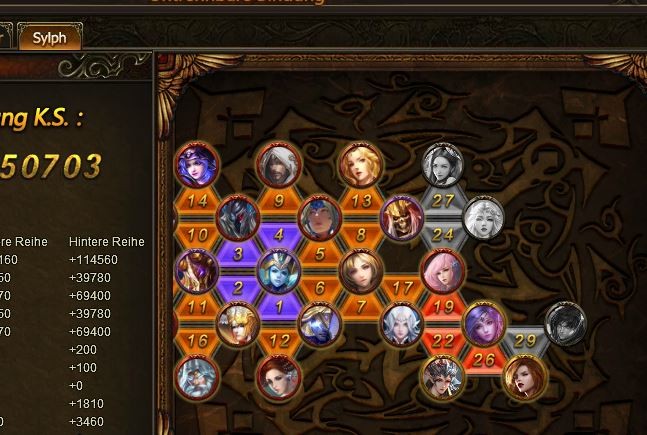Image resolution: width=647 pixels, height=435 pixels.
Task: Switch to the Sylph tab
Action: coord(49,38)
